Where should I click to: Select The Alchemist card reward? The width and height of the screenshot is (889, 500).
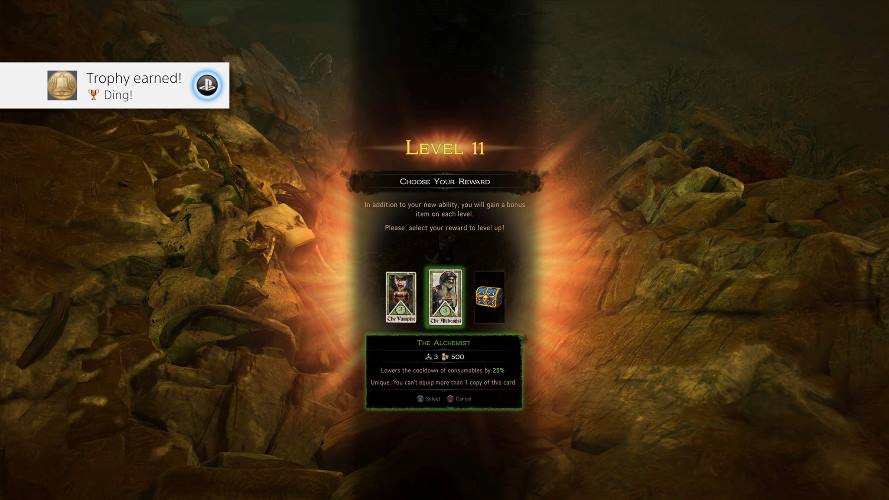444,298
